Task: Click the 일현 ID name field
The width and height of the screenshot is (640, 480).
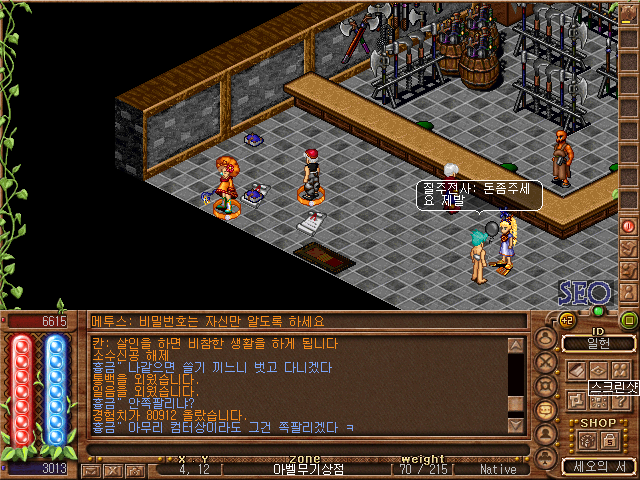Action: (598, 343)
